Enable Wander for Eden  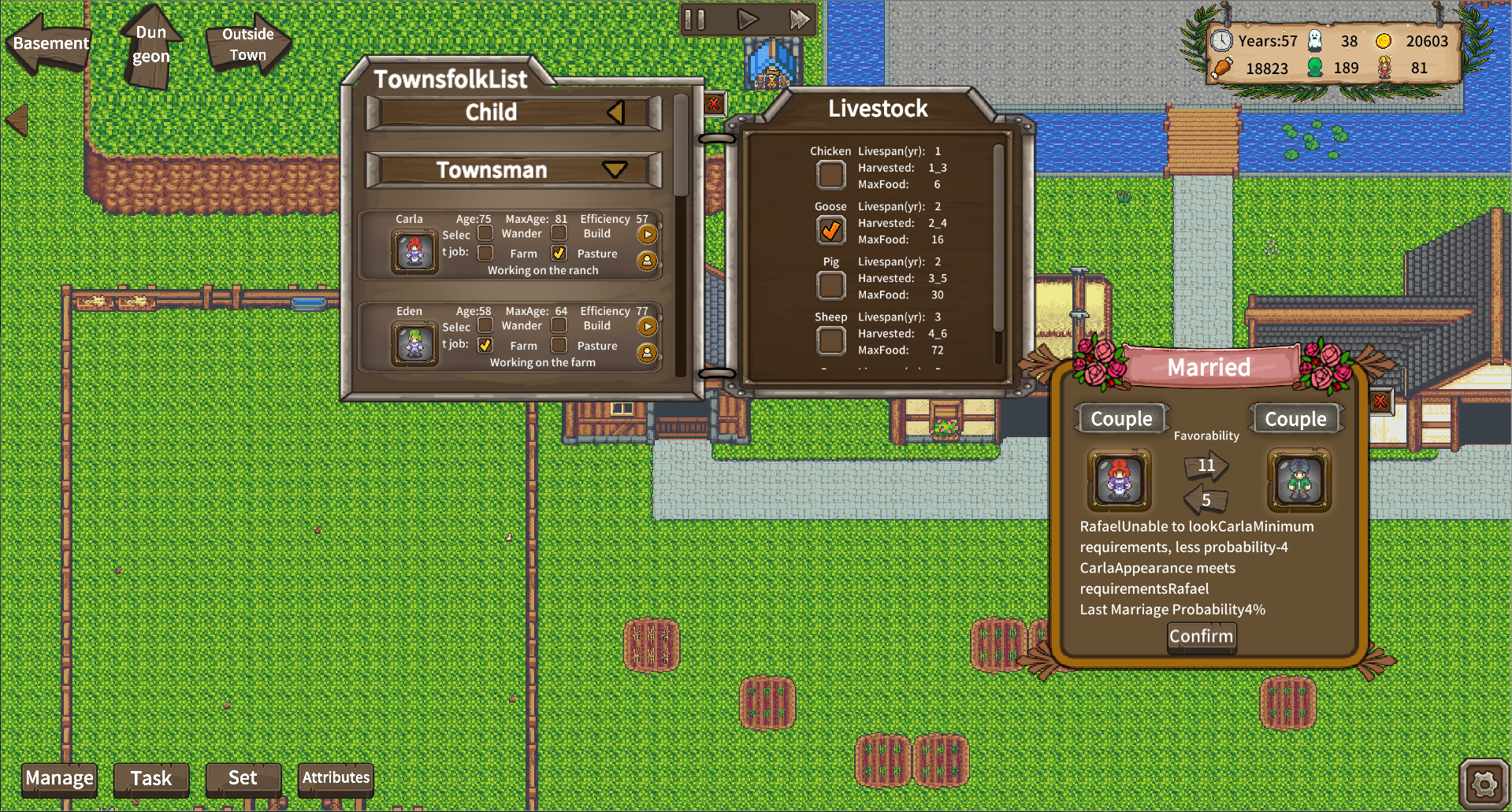point(486,325)
